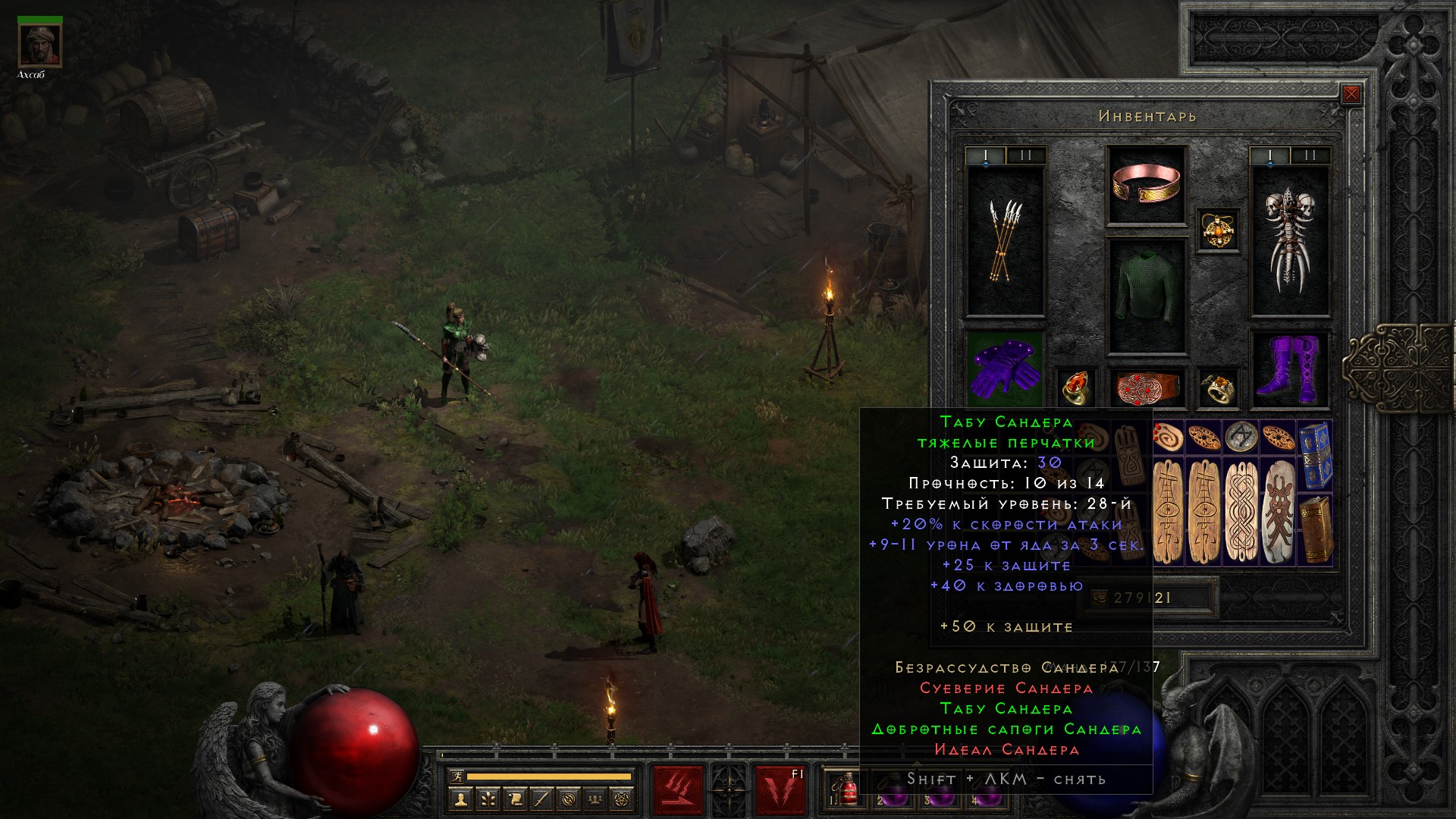Select the bone skull shield slot

[1289, 241]
